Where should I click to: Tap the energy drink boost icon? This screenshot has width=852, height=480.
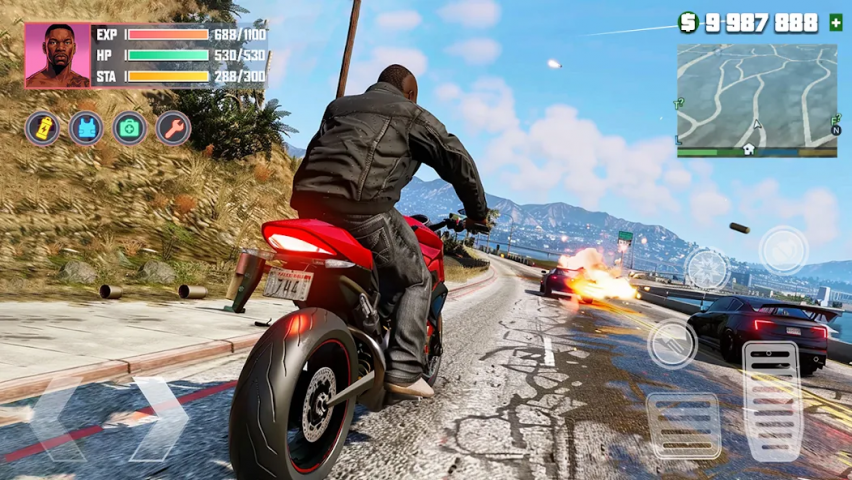click(42, 128)
